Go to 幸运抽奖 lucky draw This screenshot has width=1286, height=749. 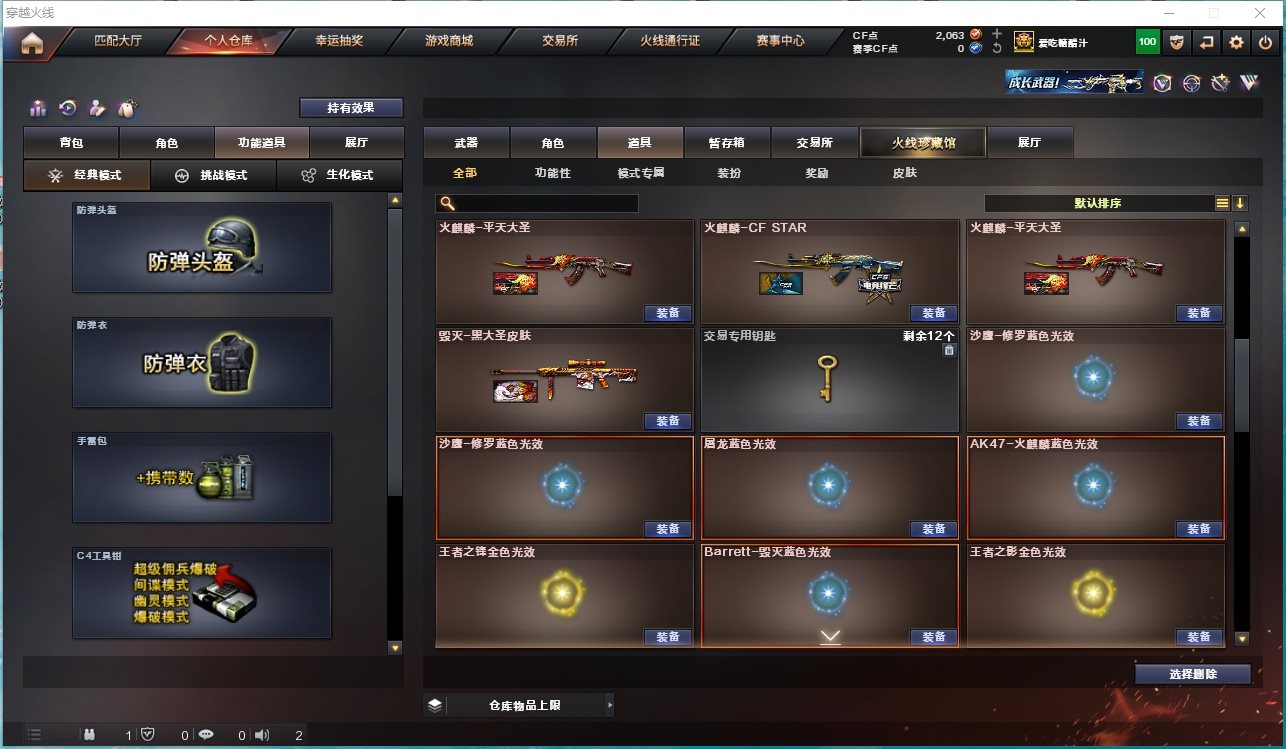pyautogui.click(x=339, y=41)
